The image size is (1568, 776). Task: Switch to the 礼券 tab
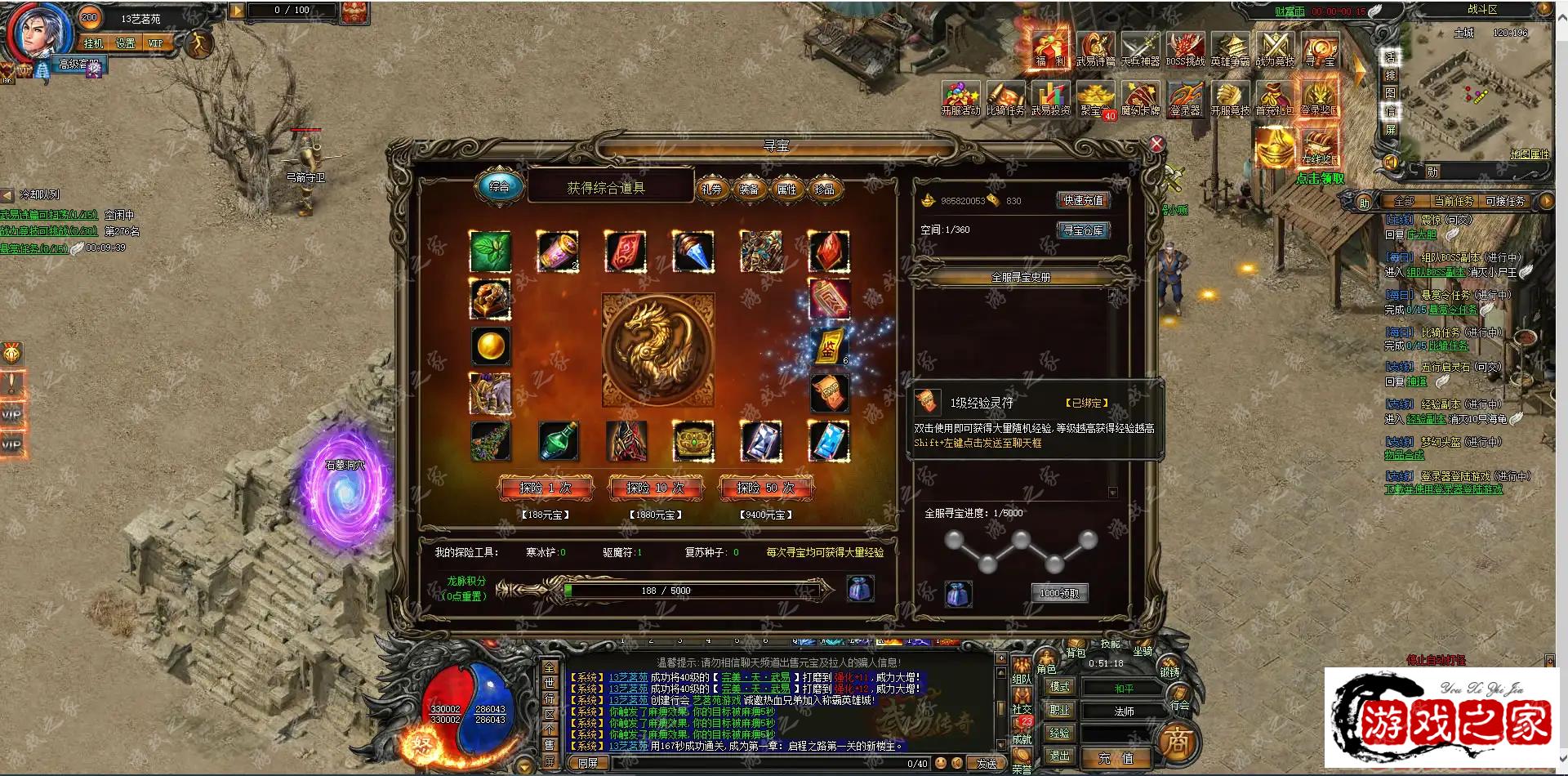[712, 190]
